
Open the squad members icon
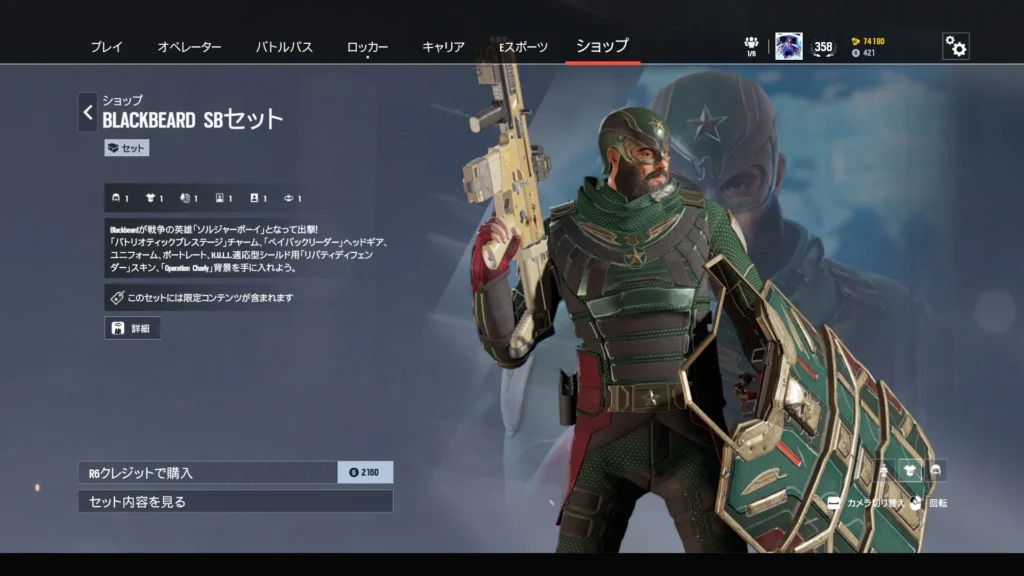(751, 45)
